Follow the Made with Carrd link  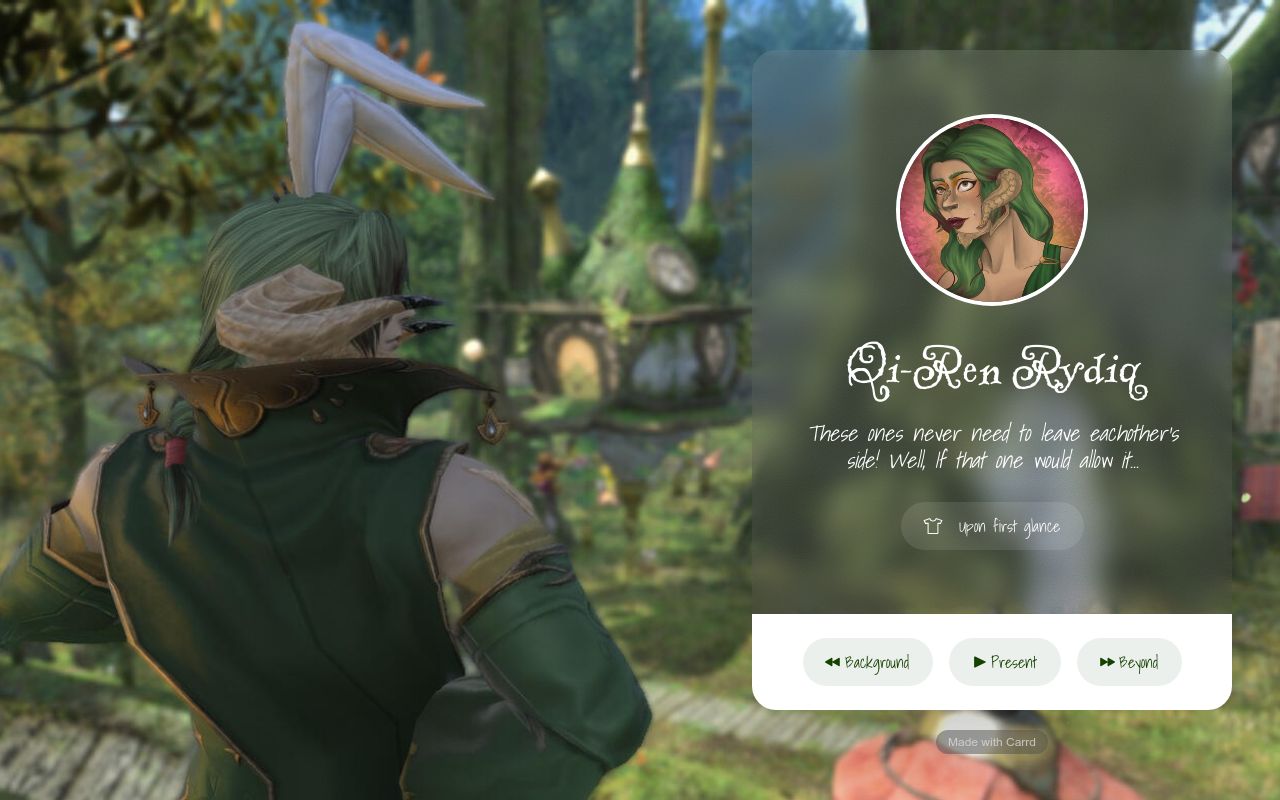(x=992, y=742)
